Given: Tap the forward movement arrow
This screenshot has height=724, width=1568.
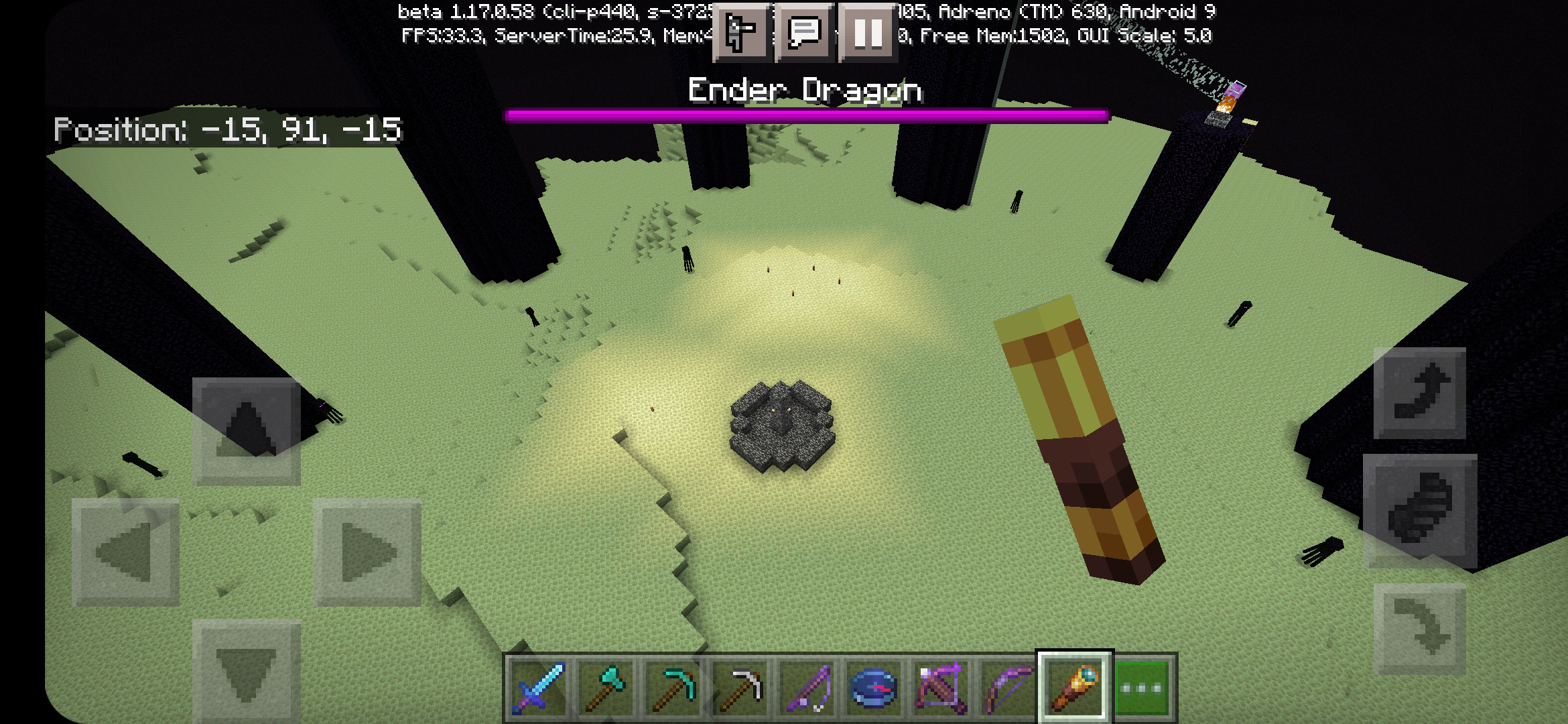Looking at the screenshot, I should (x=247, y=431).
